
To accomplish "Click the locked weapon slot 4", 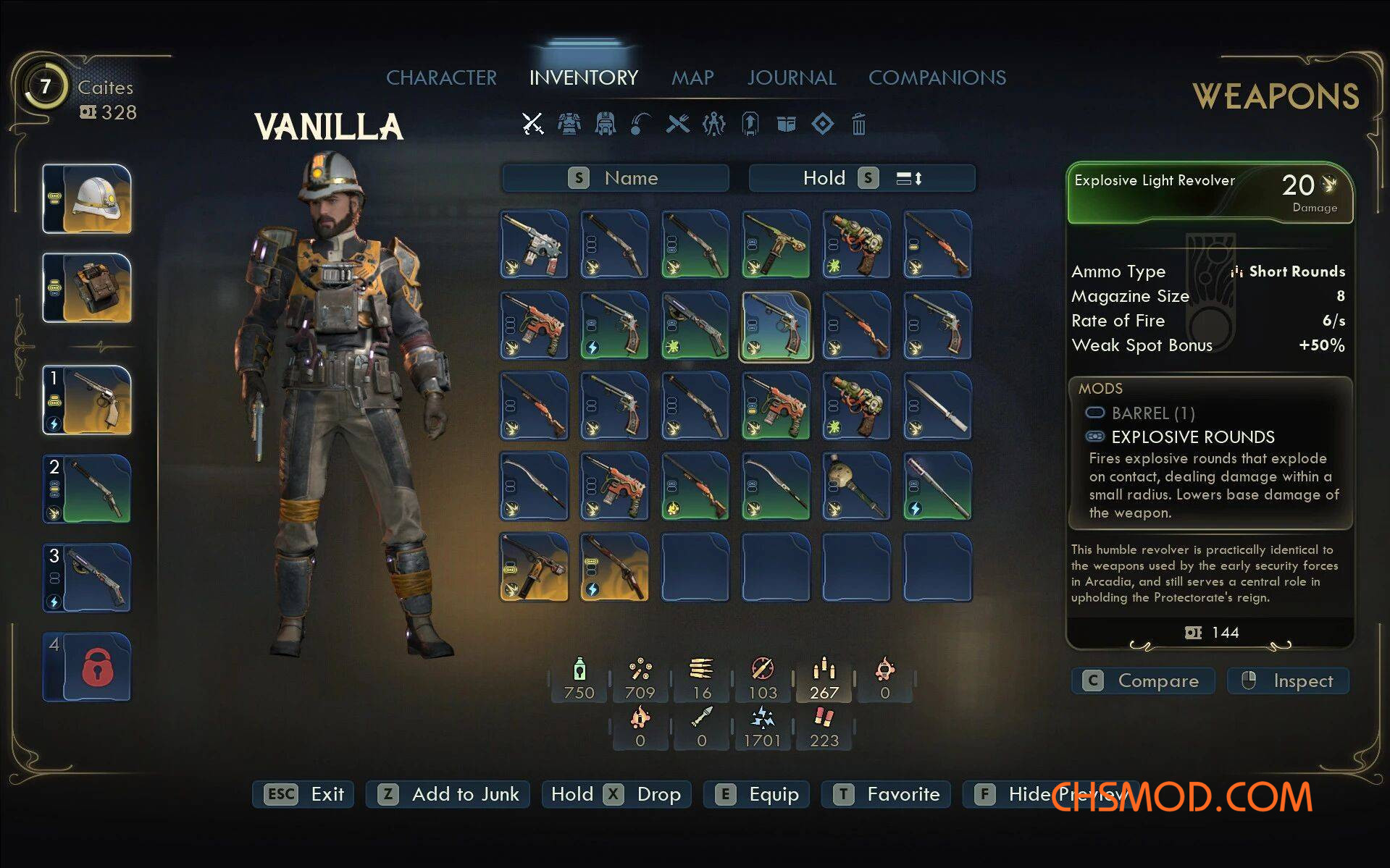I will tap(88, 667).
